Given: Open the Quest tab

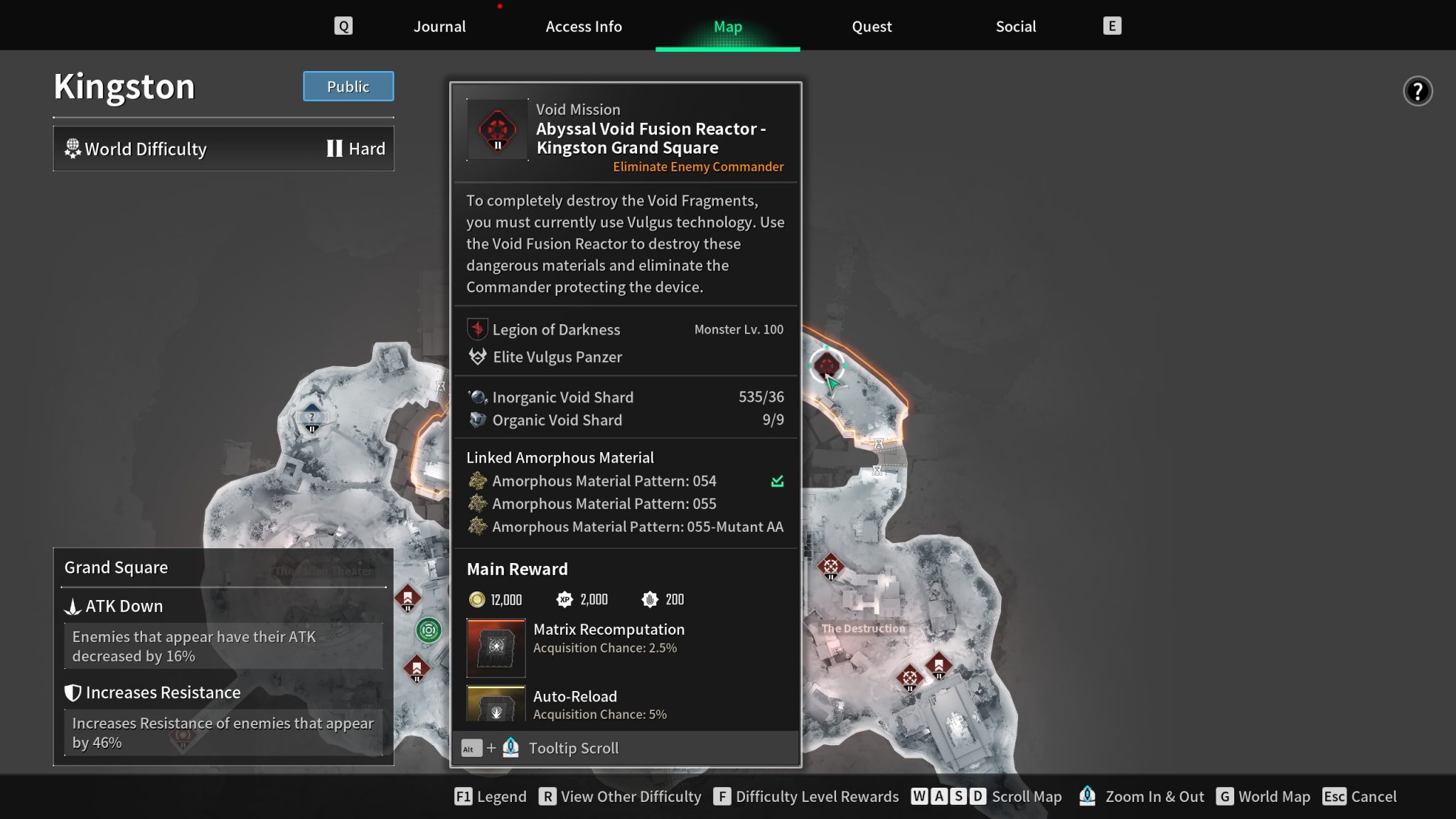Looking at the screenshot, I should coord(872,26).
